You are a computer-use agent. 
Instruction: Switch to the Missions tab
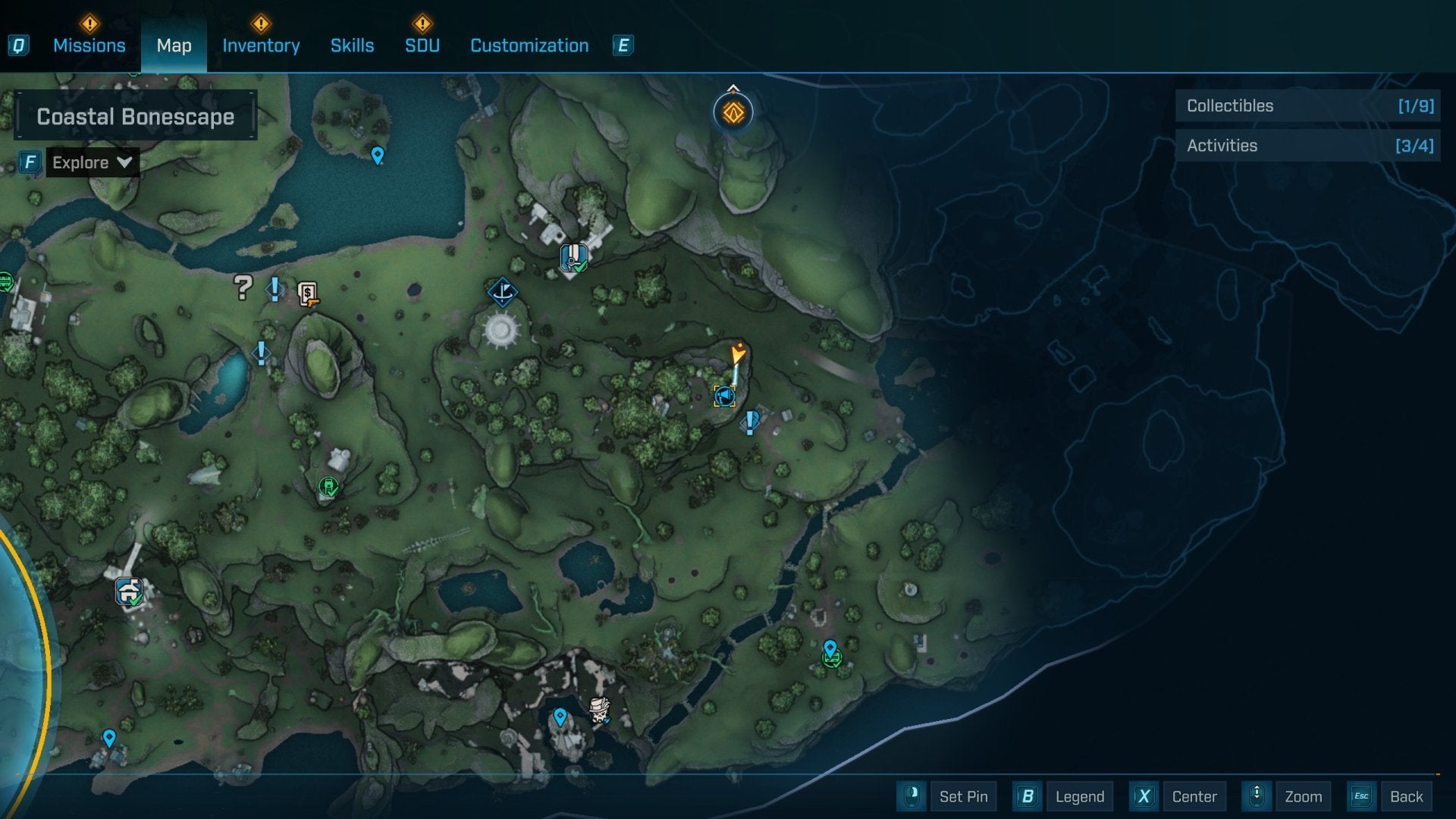[89, 45]
